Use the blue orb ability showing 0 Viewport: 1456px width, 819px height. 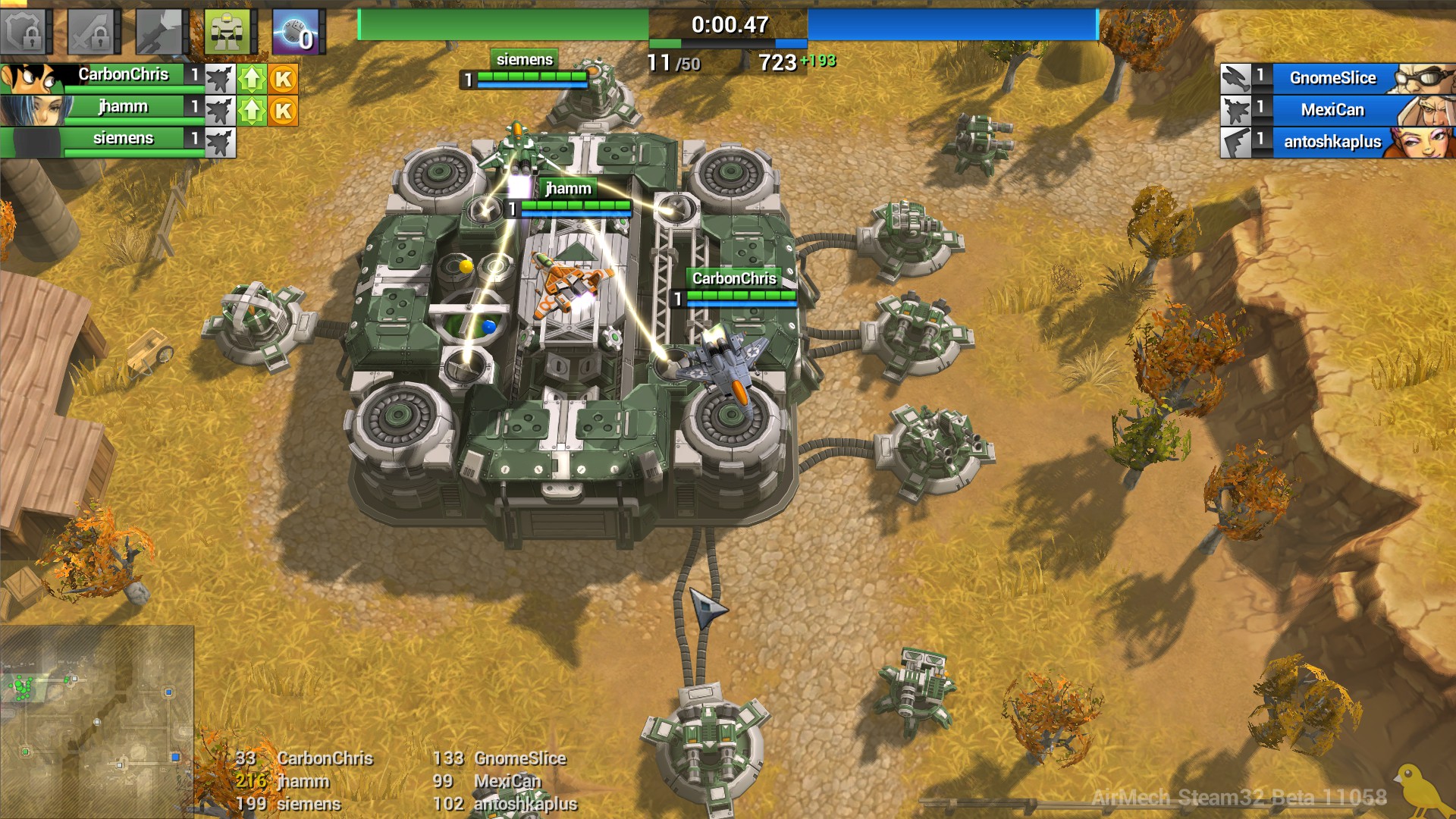[295, 32]
